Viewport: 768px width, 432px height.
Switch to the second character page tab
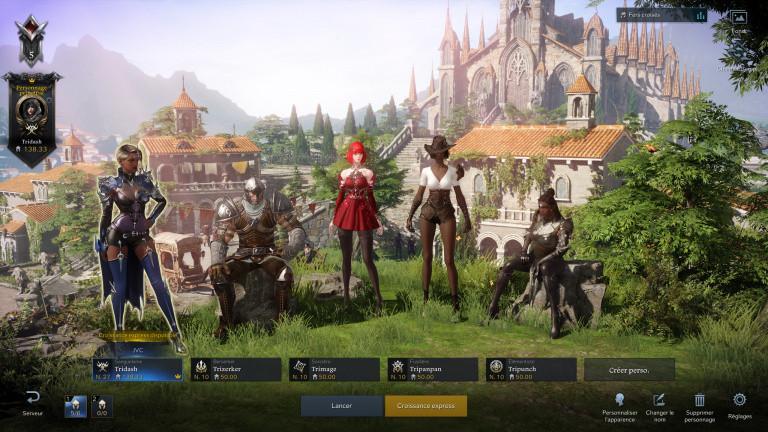point(101,406)
